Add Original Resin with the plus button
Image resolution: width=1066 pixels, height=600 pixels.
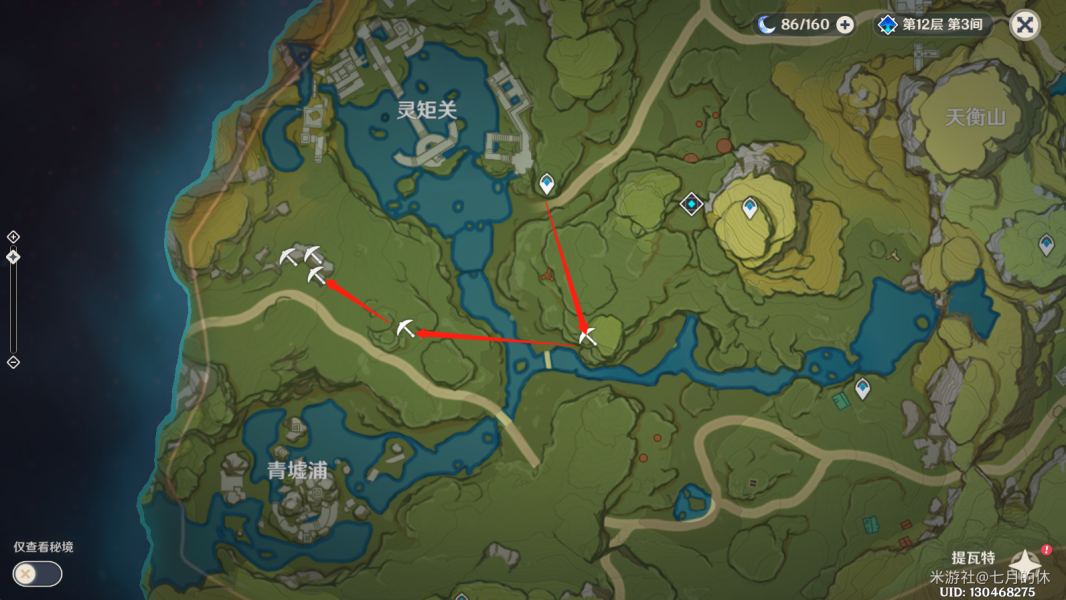click(x=845, y=25)
